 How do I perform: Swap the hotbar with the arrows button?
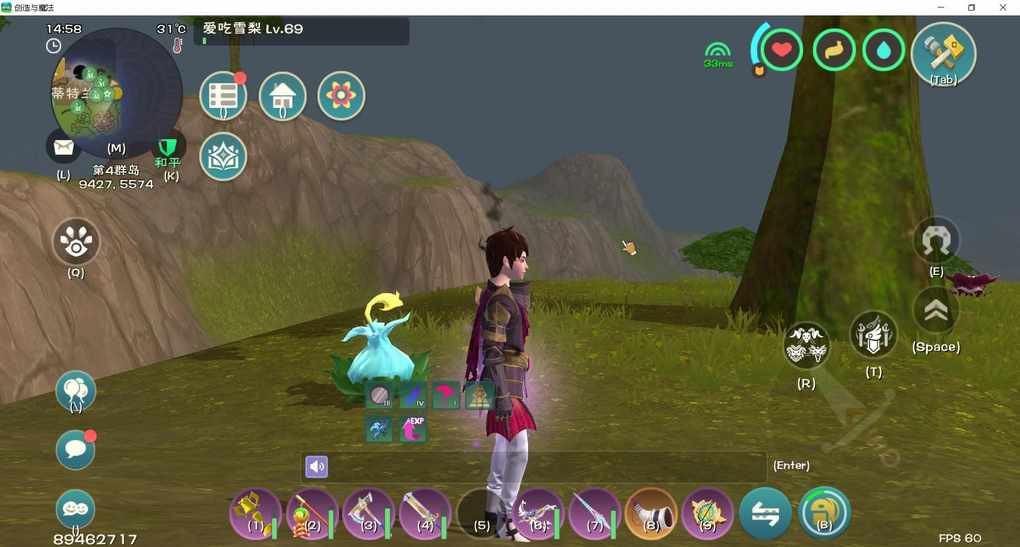click(765, 512)
